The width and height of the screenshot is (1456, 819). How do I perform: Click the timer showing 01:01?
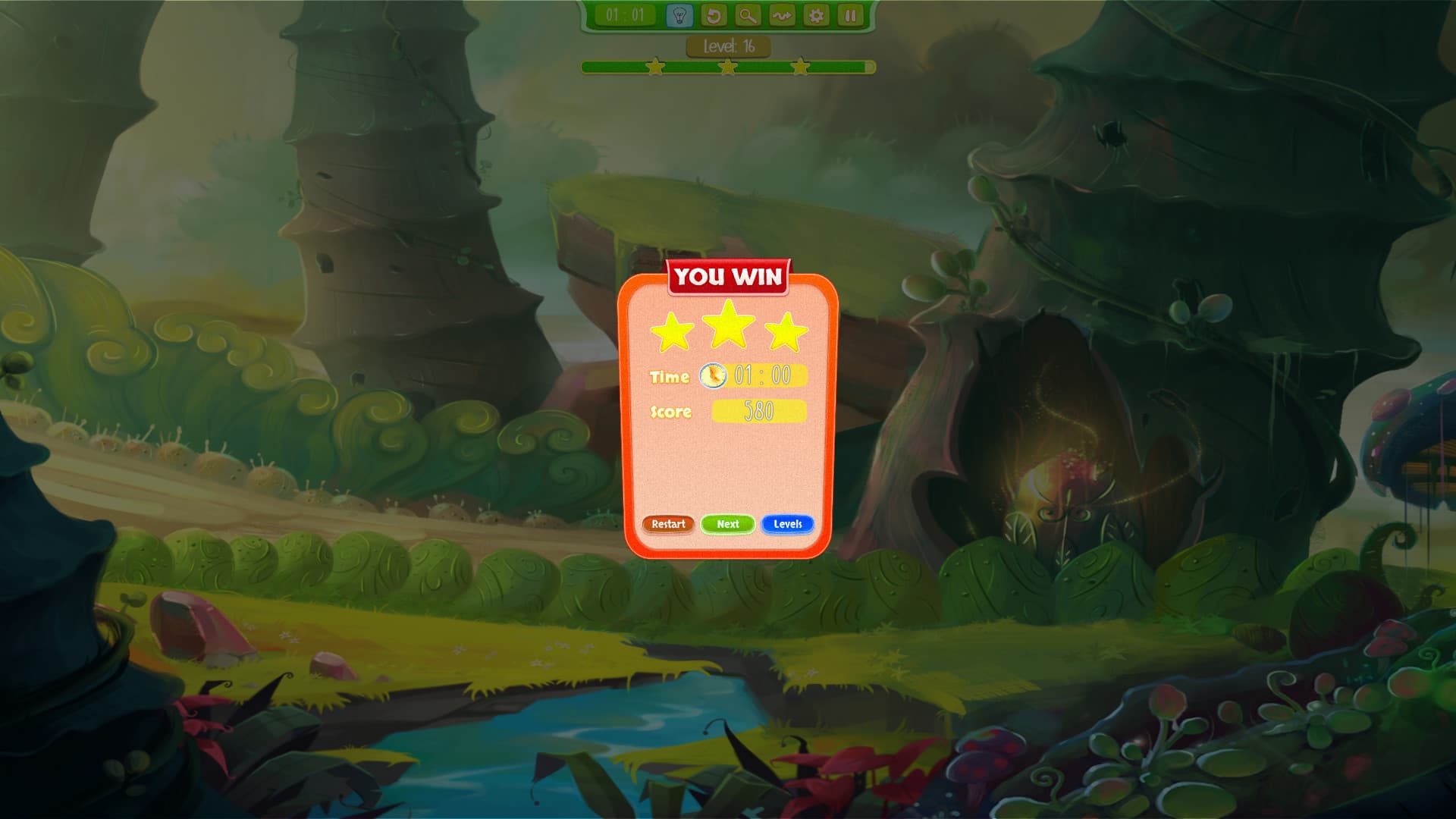point(626,13)
